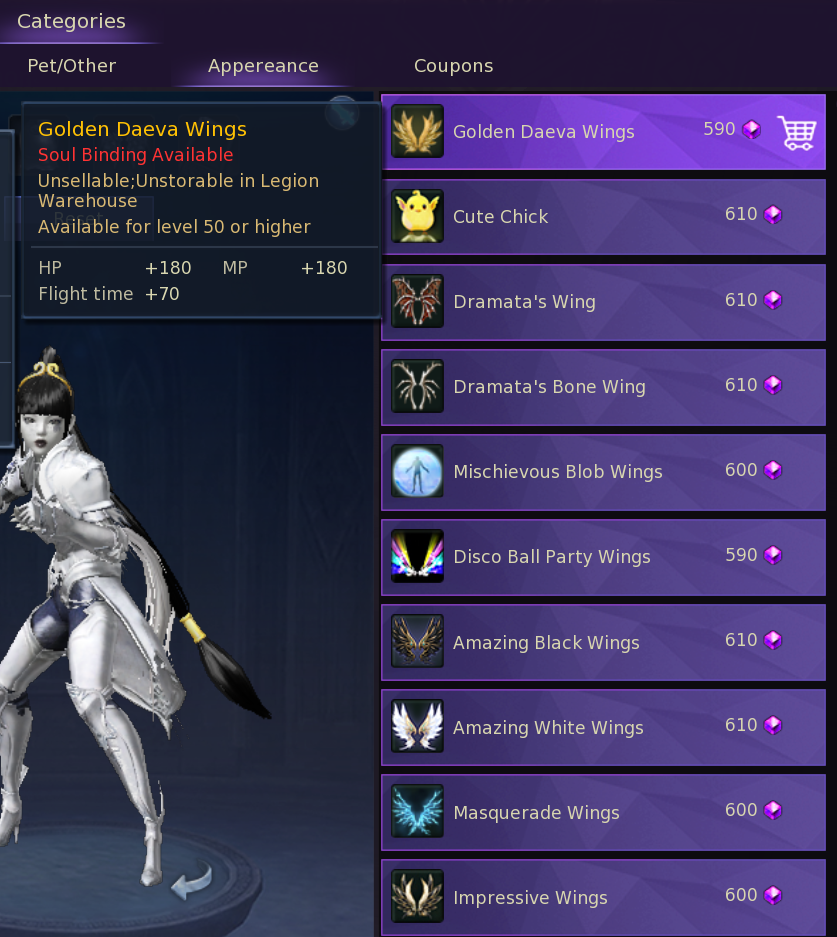Select the Amazing Black Wings row
The height and width of the screenshot is (937, 837).
point(546,643)
